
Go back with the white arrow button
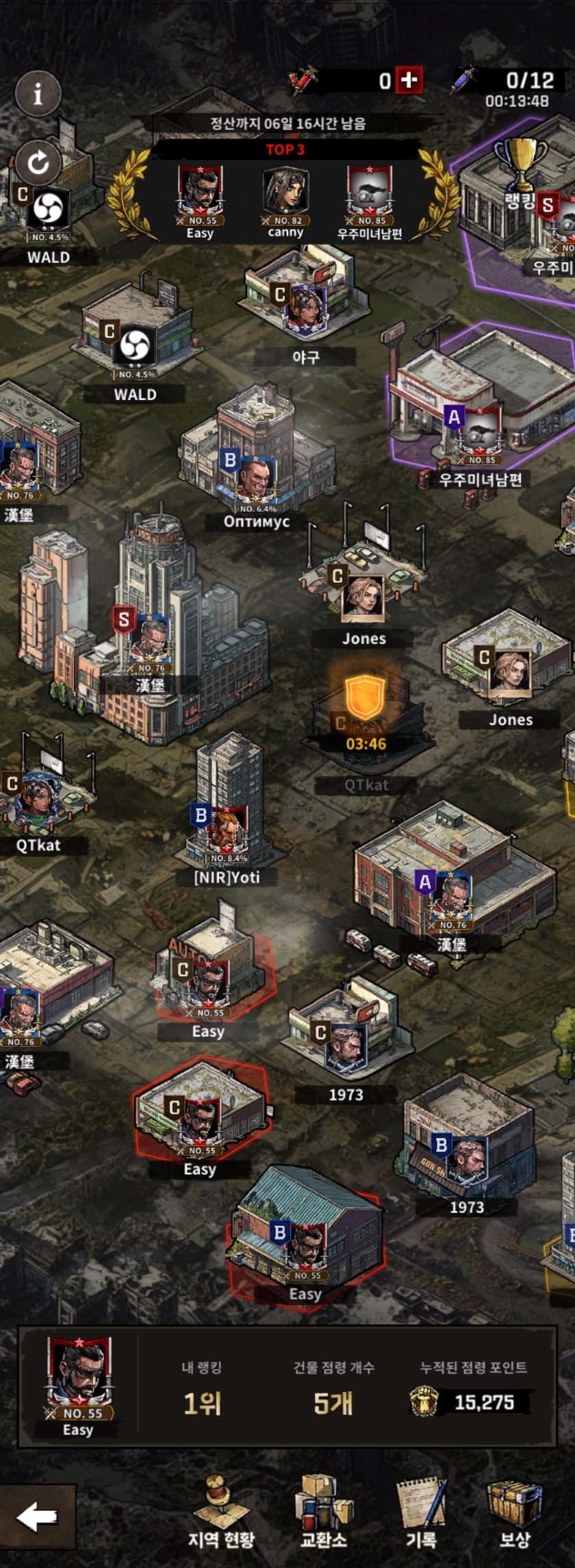coord(37,1517)
